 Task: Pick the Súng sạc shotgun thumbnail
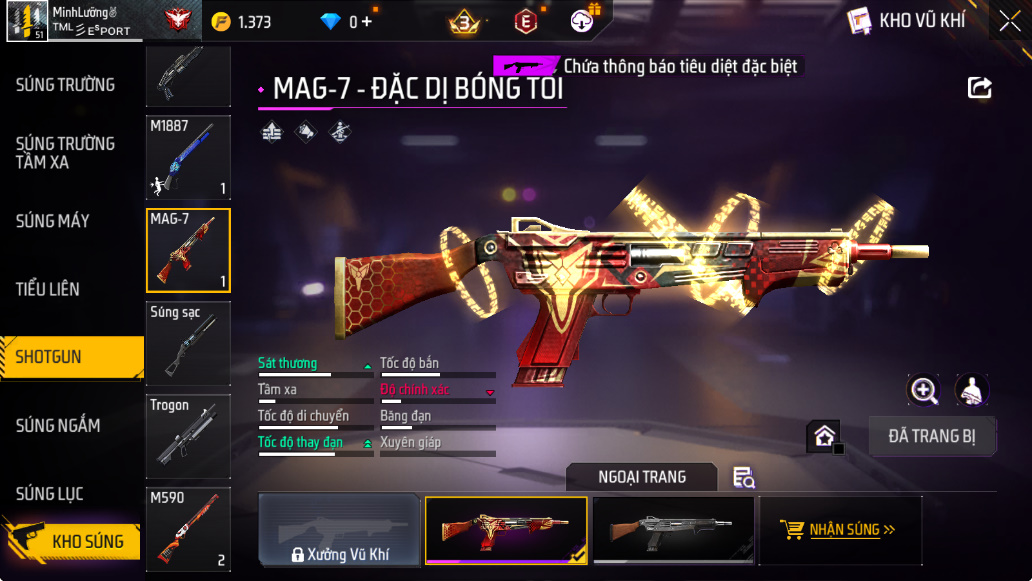tap(188, 343)
